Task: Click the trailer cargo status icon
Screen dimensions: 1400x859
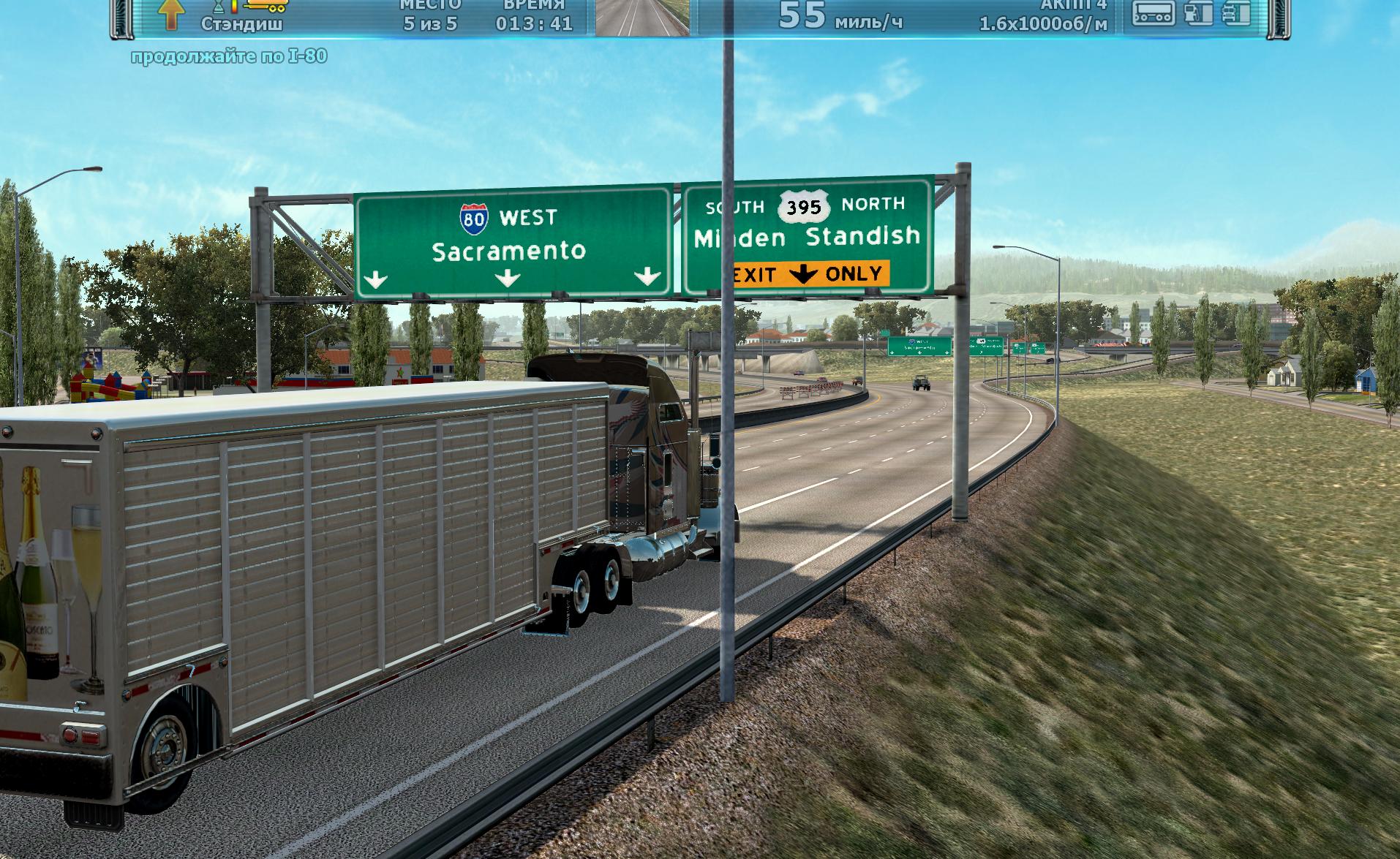Action: coord(1154,12)
